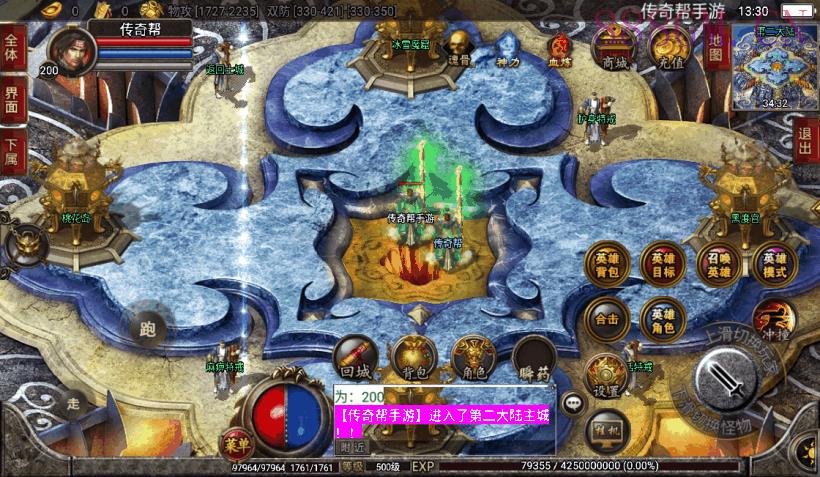
Task: Use the 回城 return scroll
Action: (356, 357)
